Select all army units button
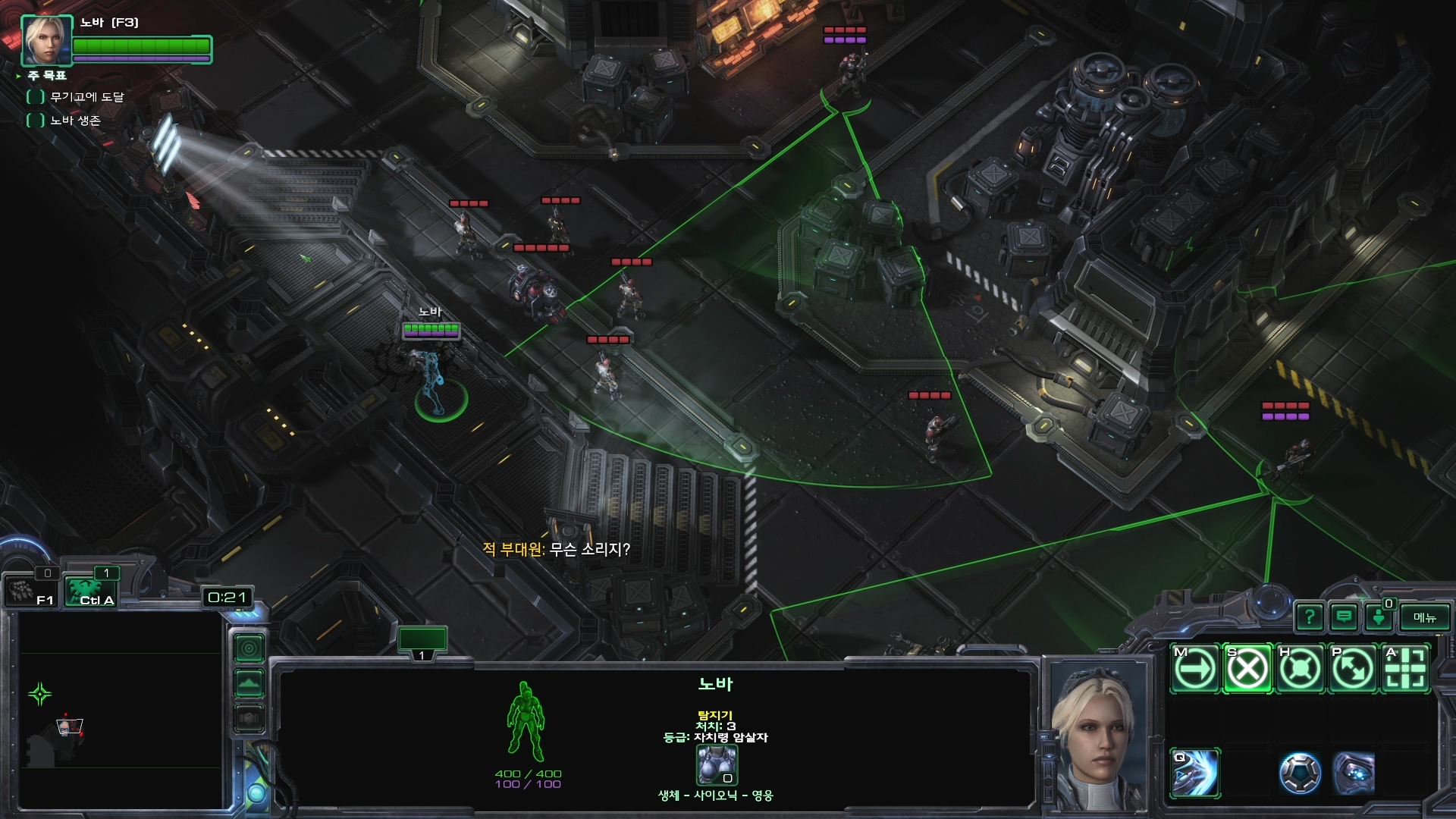 pos(91,591)
